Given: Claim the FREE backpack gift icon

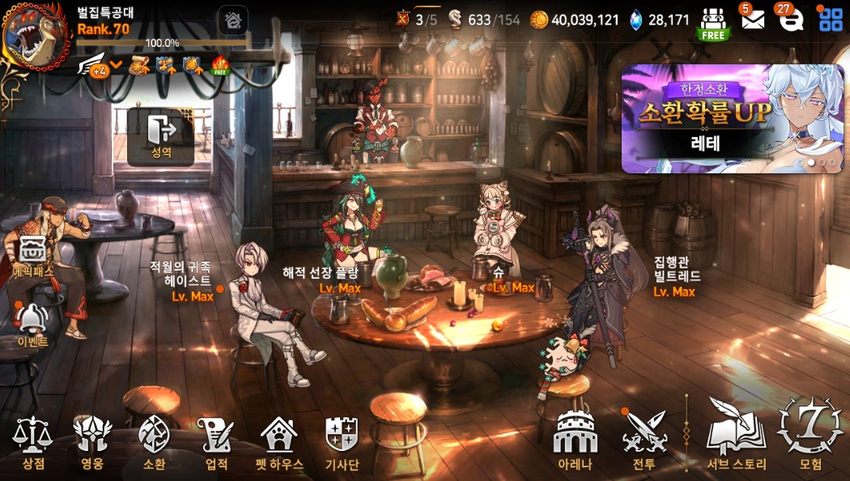Looking at the screenshot, I should [x=712, y=23].
